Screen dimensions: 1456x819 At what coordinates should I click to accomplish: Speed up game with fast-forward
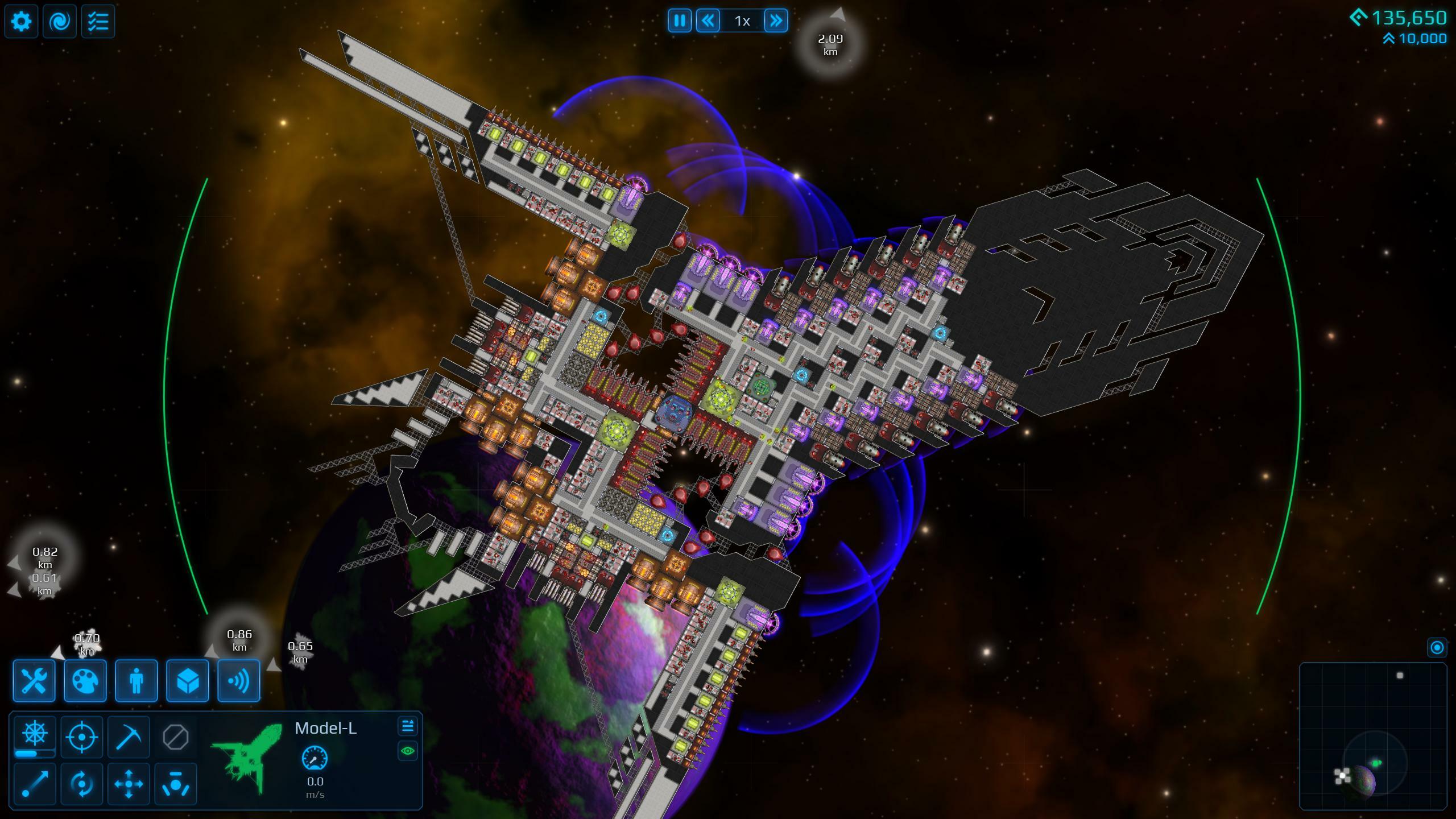[x=776, y=21]
